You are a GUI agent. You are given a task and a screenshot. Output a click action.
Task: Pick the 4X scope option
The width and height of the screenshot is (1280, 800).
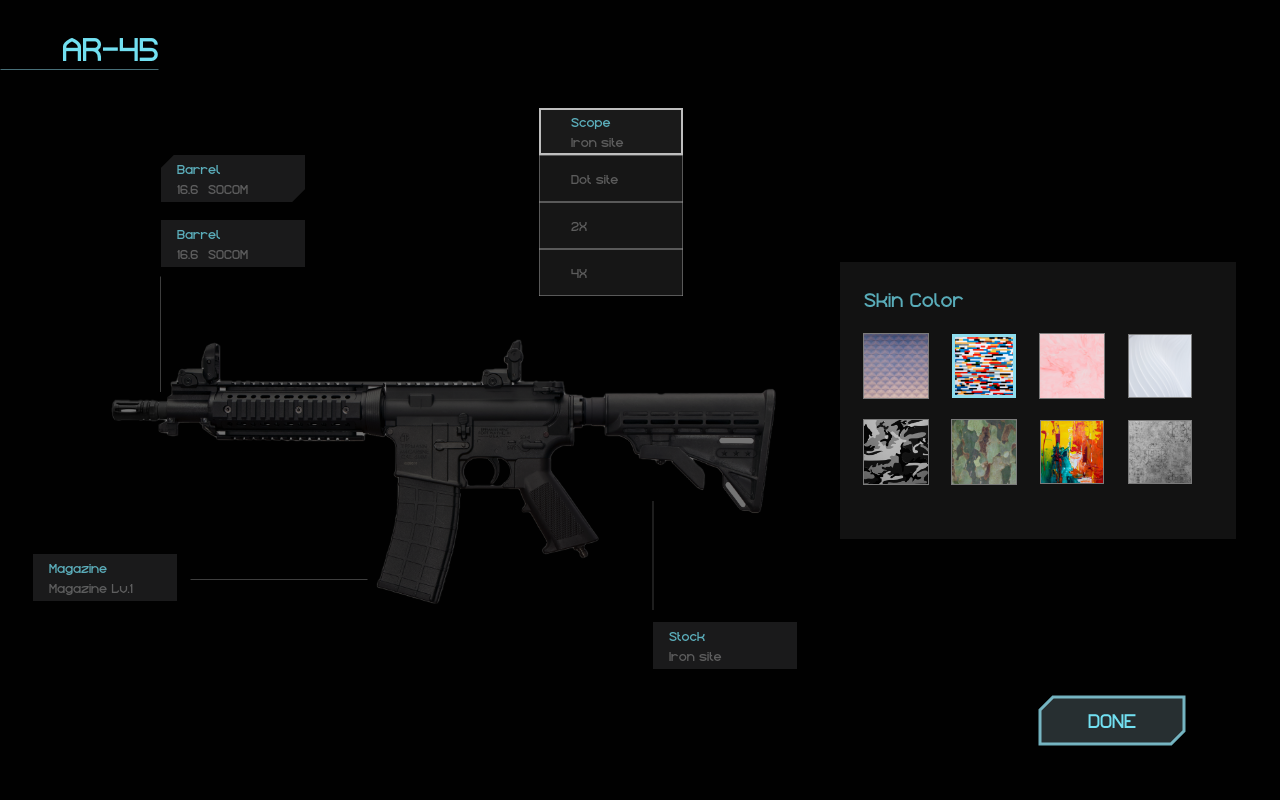click(x=611, y=273)
